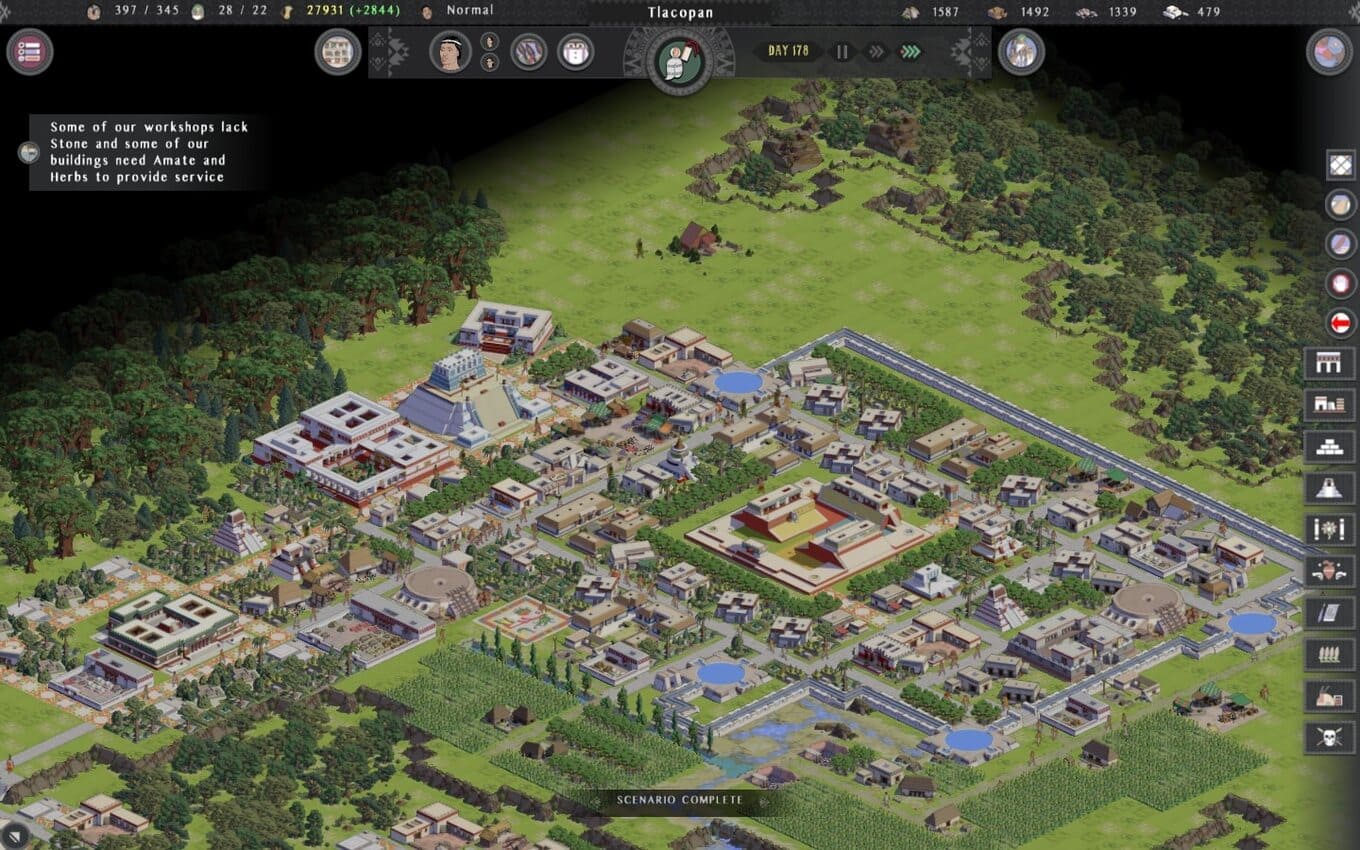
Task: Set game speed to fastest triple arrows
Action: tap(910, 51)
